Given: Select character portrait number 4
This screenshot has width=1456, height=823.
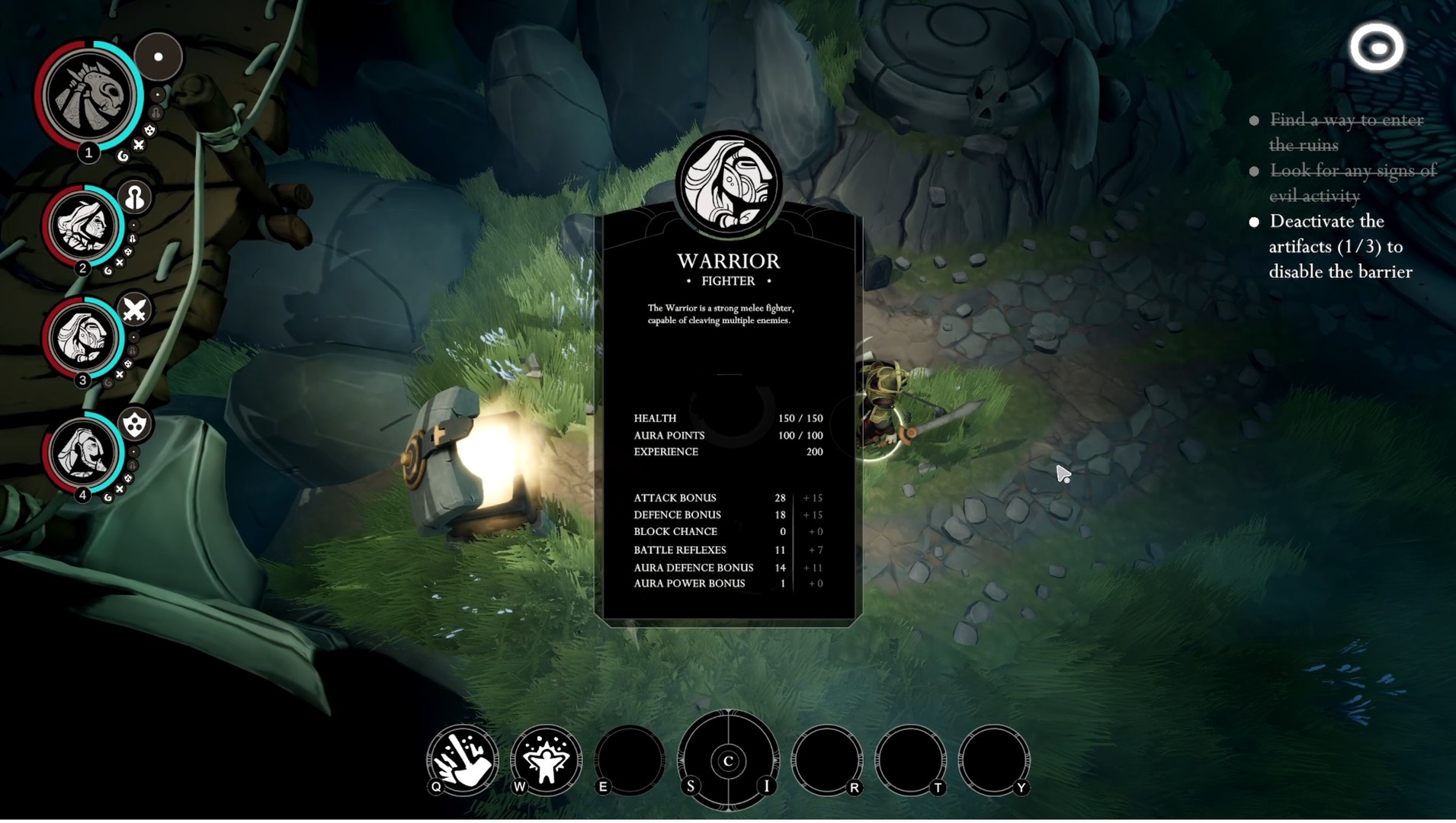Looking at the screenshot, I should pos(84,453).
